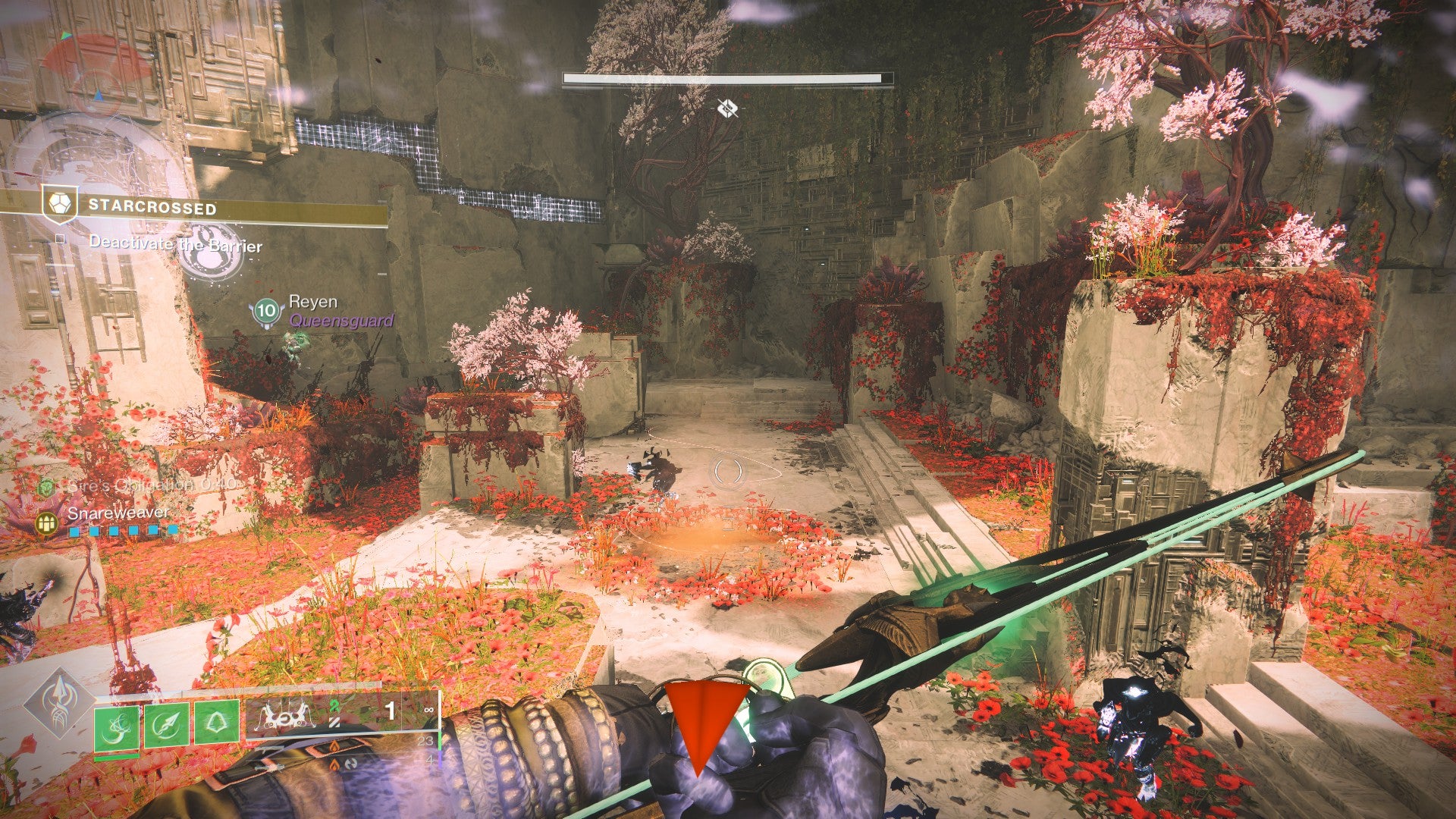Activate the Strand super diamond icon
Viewport: 1456px width, 819px height.
tap(60, 704)
